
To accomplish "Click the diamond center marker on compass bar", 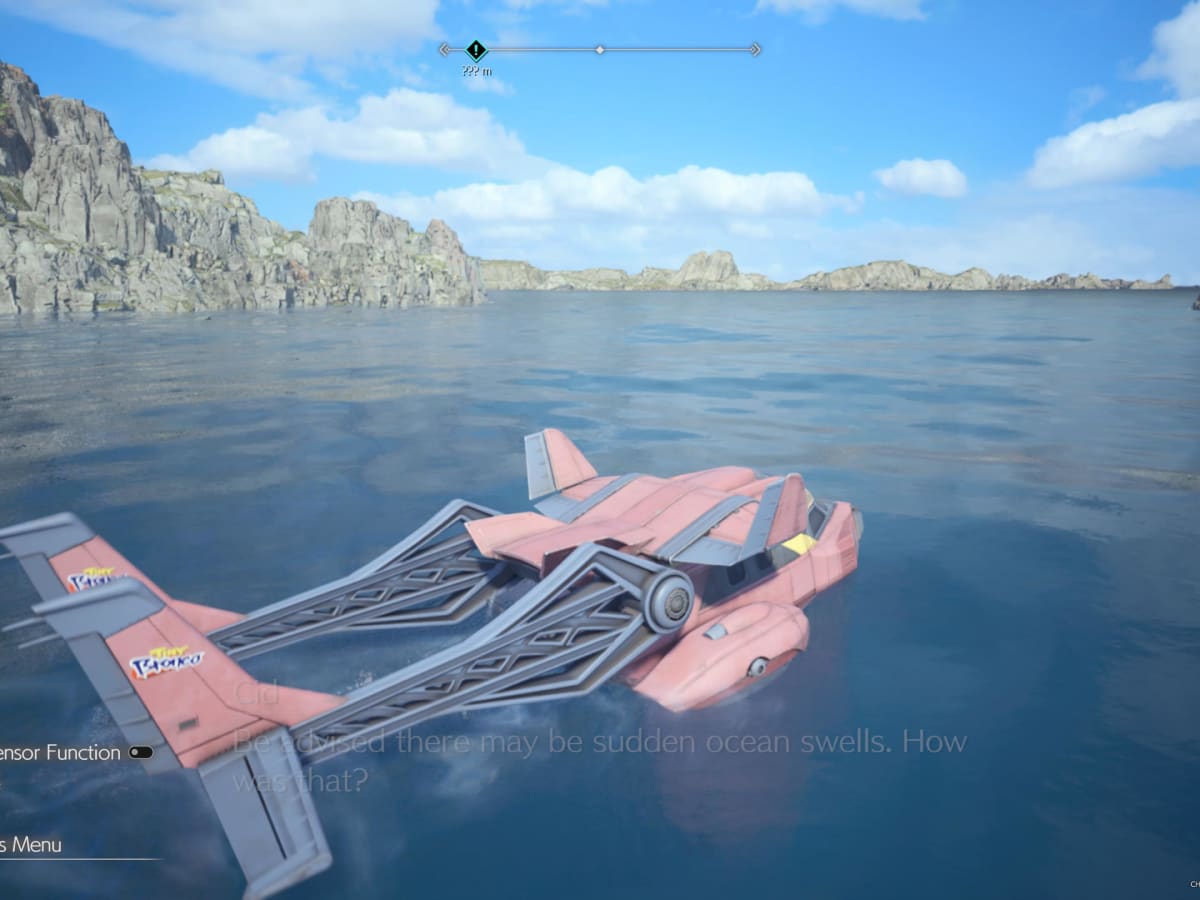I will (599, 49).
